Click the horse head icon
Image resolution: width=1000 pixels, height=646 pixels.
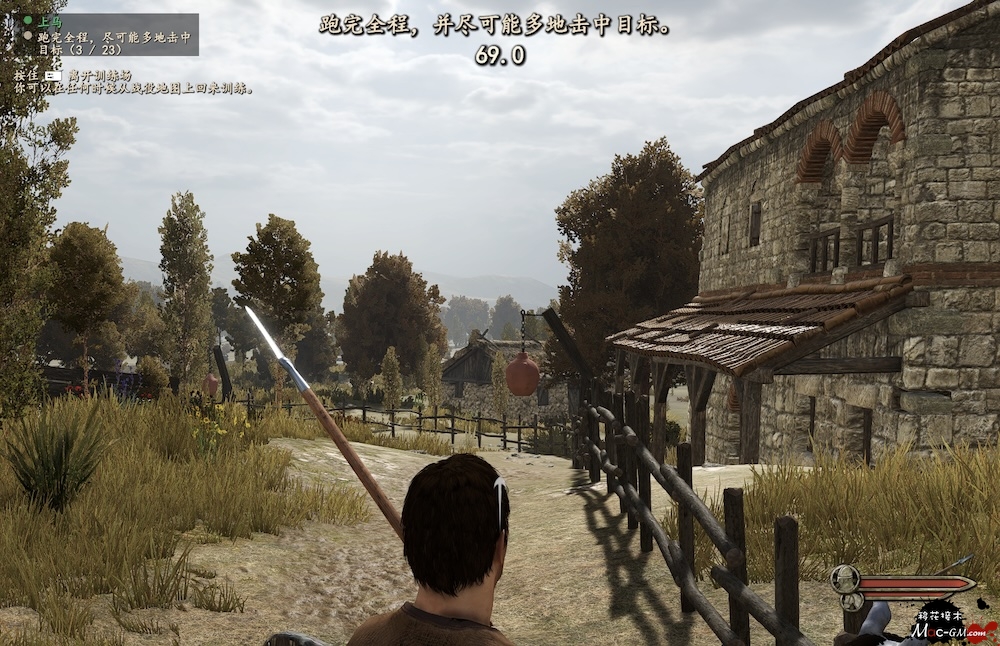pos(853,602)
